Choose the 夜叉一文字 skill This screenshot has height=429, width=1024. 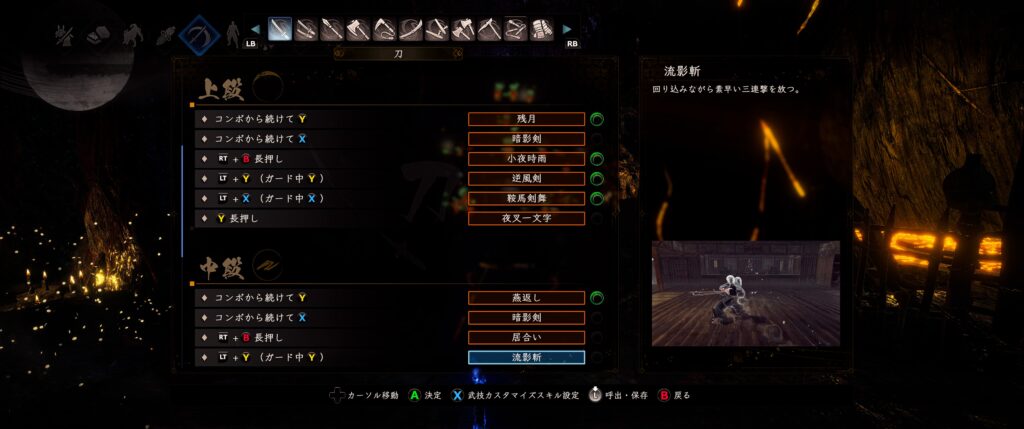point(526,218)
